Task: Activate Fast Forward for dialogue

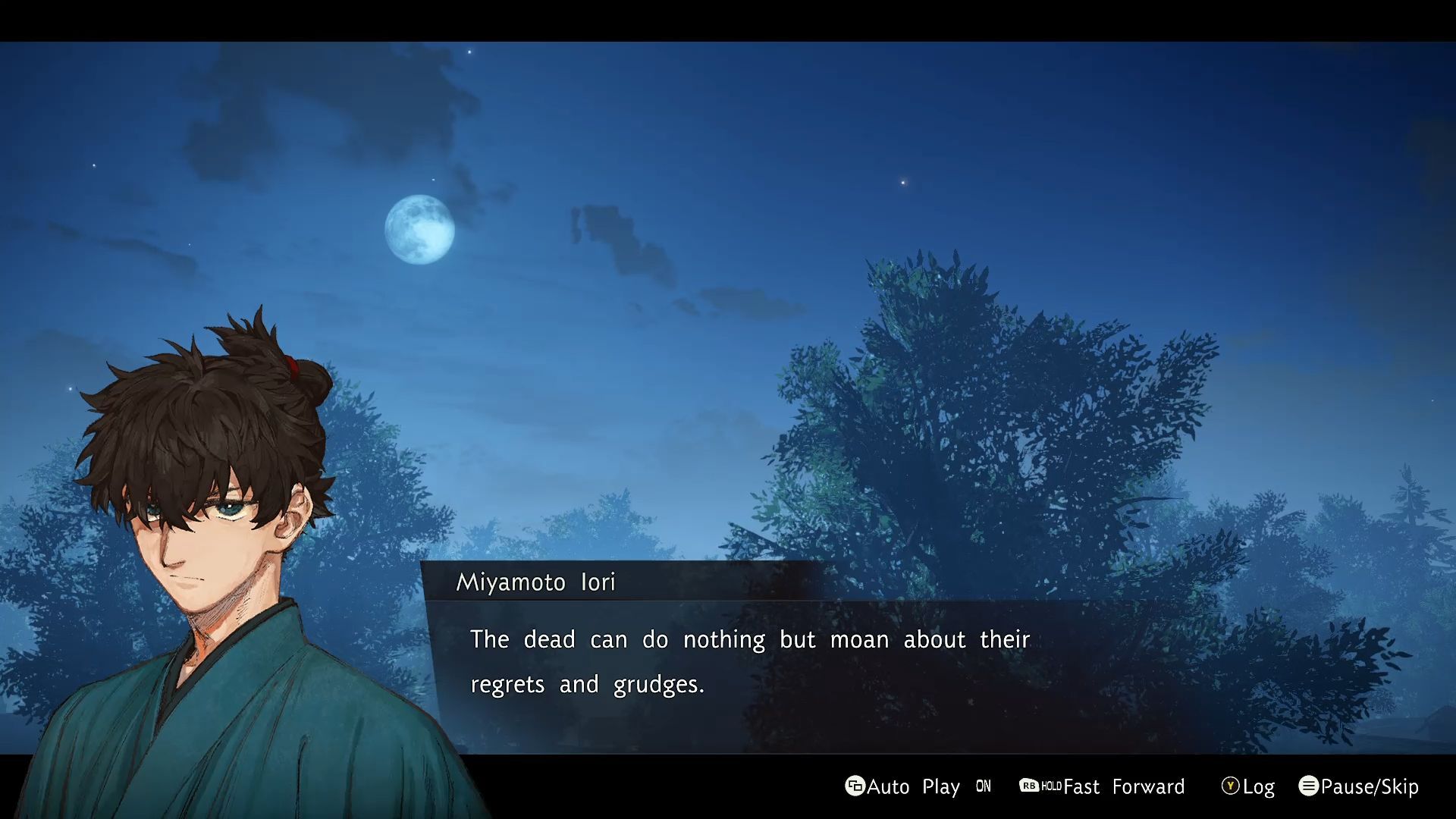Action: click(x=1103, y=786)
